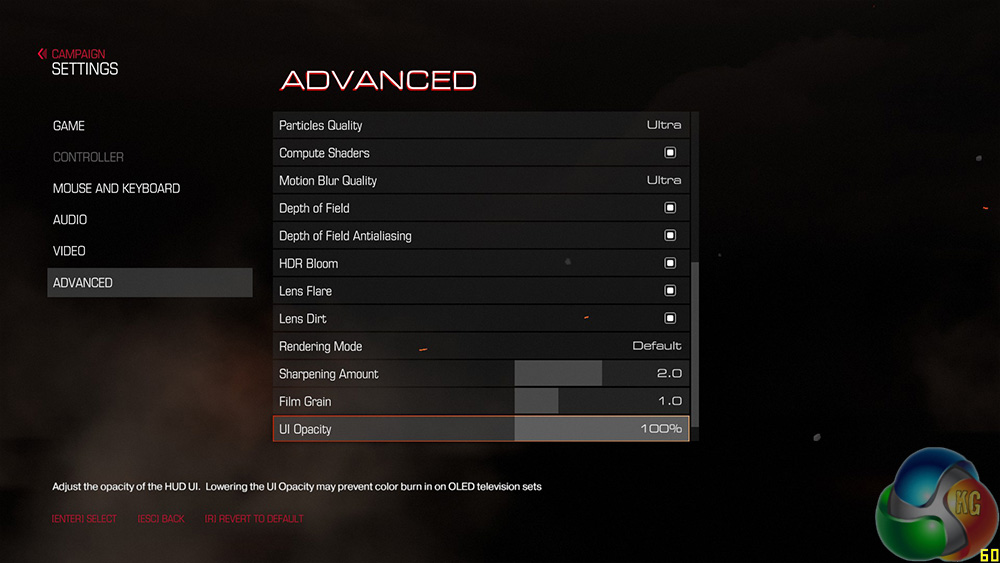This screenshot has width=1000, height=563.
Task: Change the Particles Quality setting
Action: (663, 125)
